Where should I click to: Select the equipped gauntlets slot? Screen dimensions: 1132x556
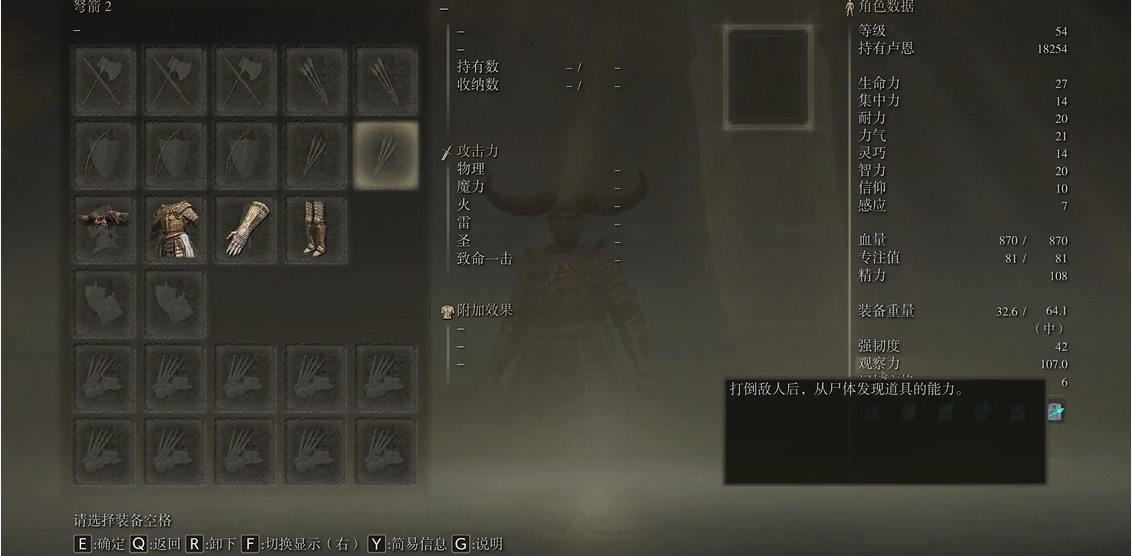point(245,229)
